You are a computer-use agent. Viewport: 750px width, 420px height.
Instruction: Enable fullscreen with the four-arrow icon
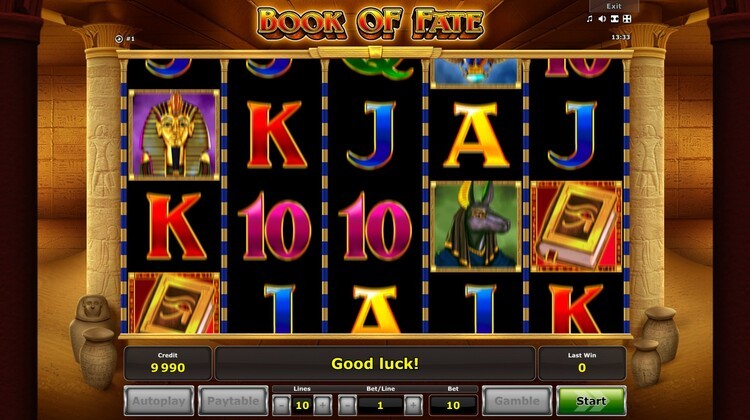tap(627, 19)
